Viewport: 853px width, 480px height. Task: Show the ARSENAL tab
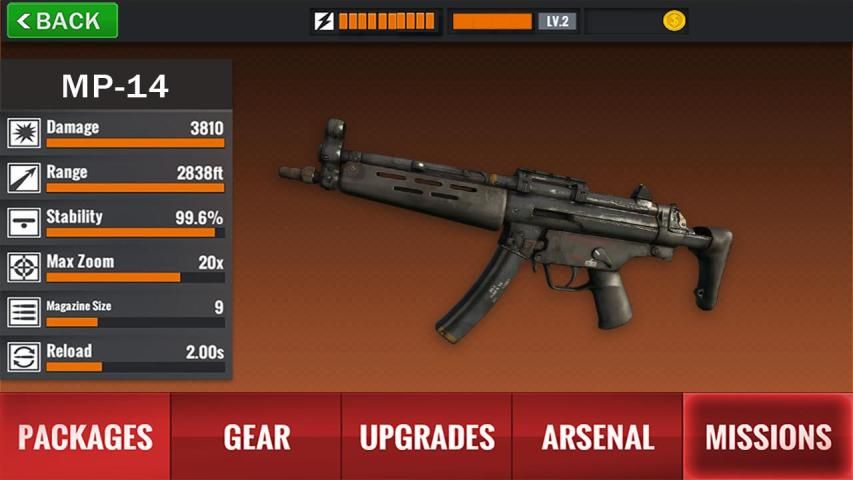[x=597, y=436]
